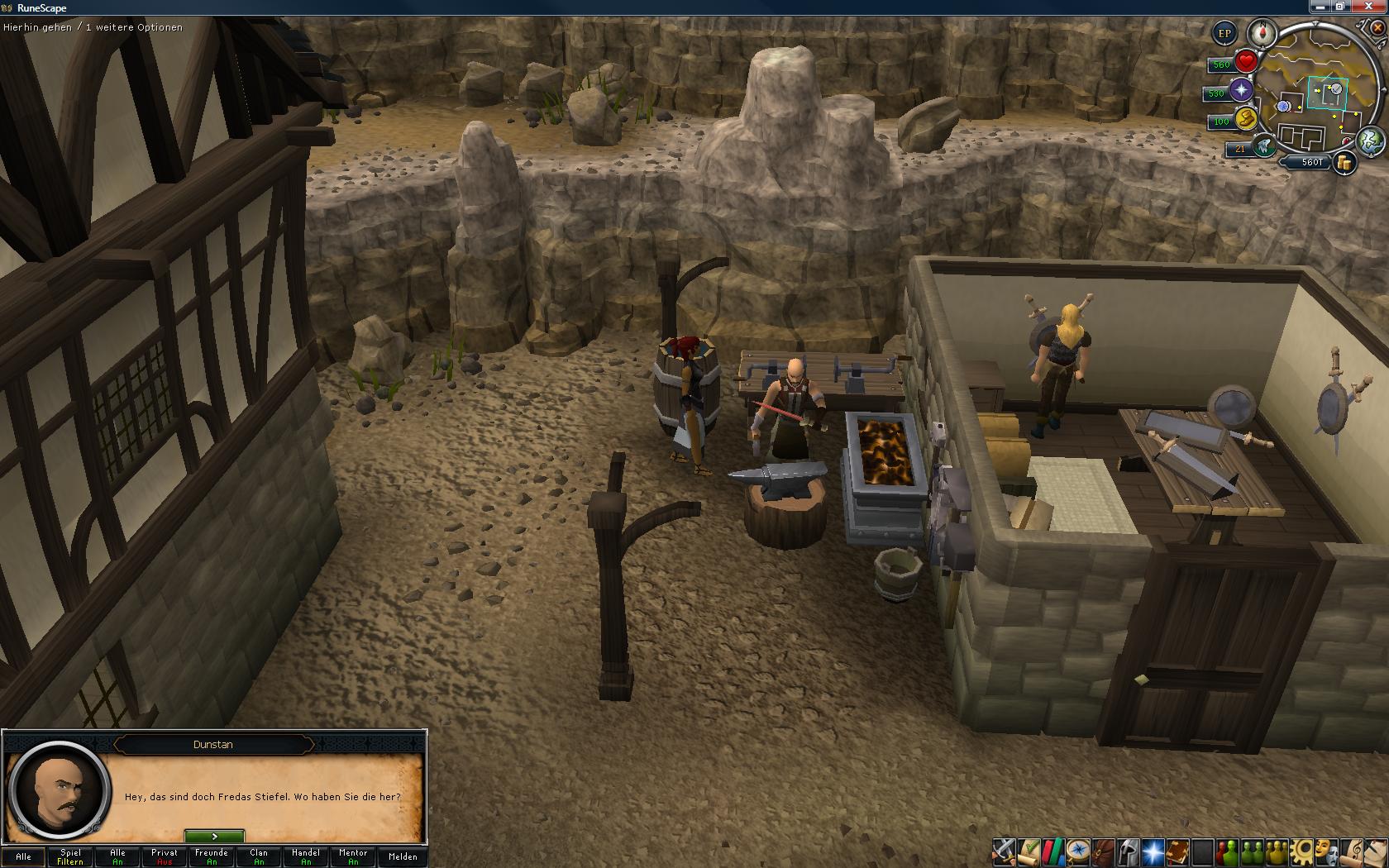Open the backpack inventory tab
Screen dimensions: 1389x868
1103,851
